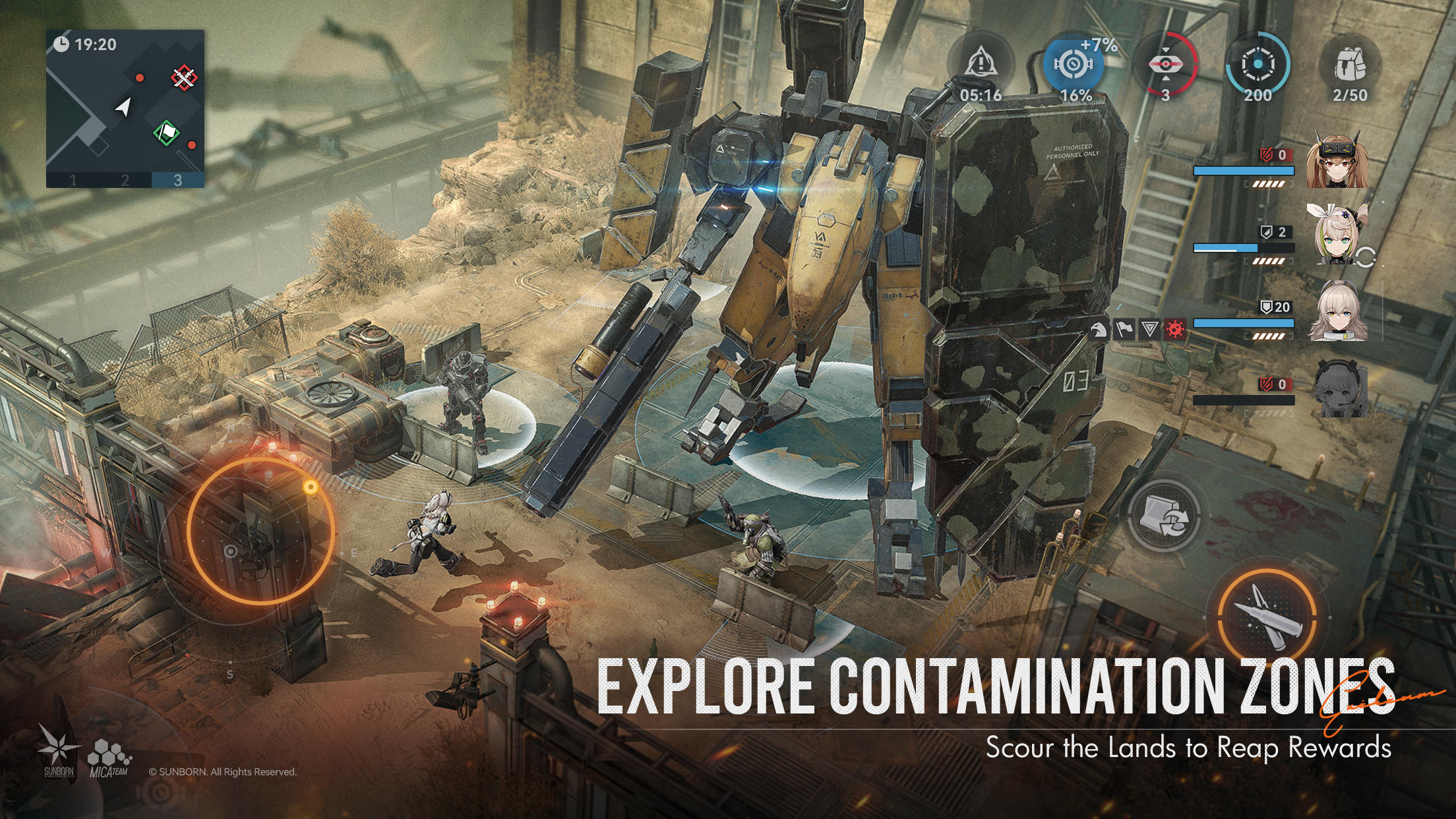Click the white flag marker icon
Screen dimensions: 1456x819
(1124, 328)
